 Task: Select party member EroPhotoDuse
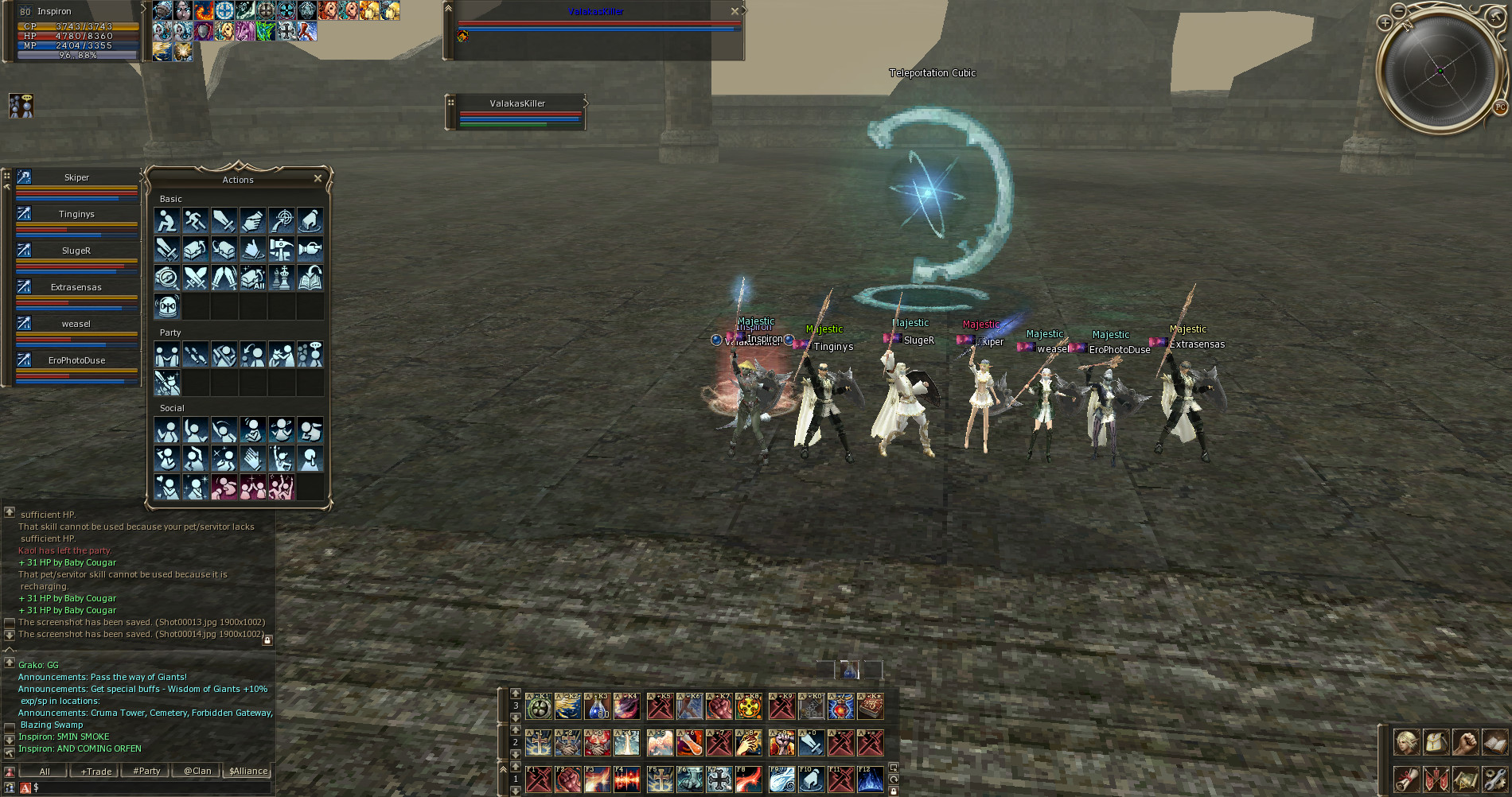[x=76, y=360]
